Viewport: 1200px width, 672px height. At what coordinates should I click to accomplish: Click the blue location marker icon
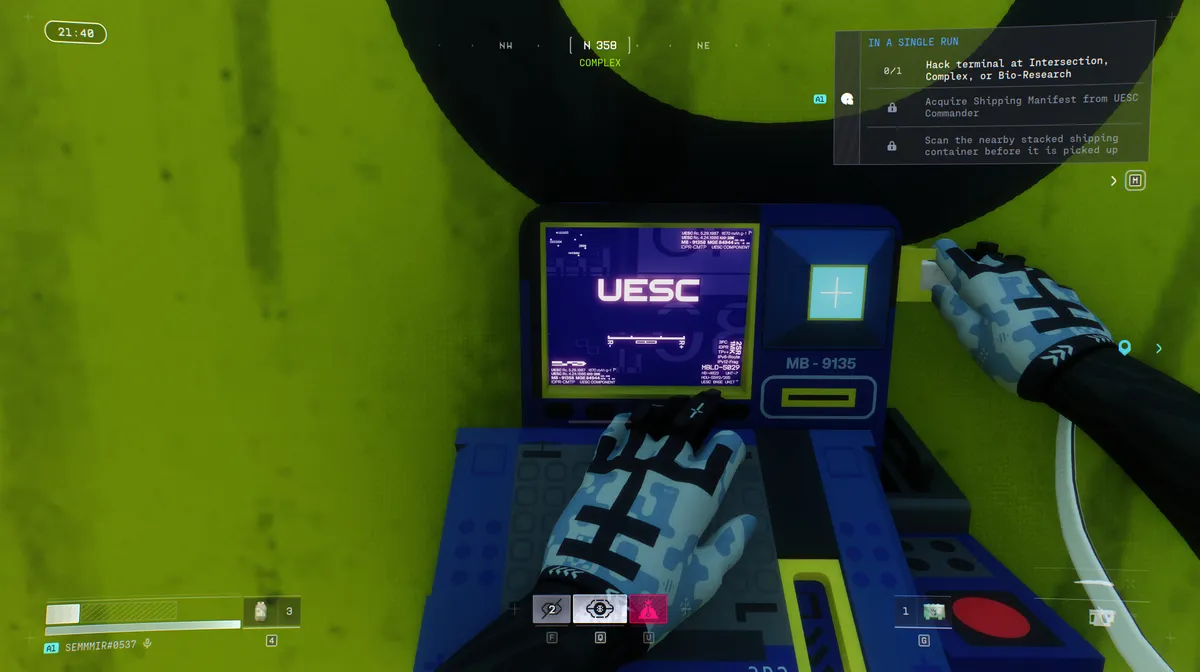coord(1125,348)
